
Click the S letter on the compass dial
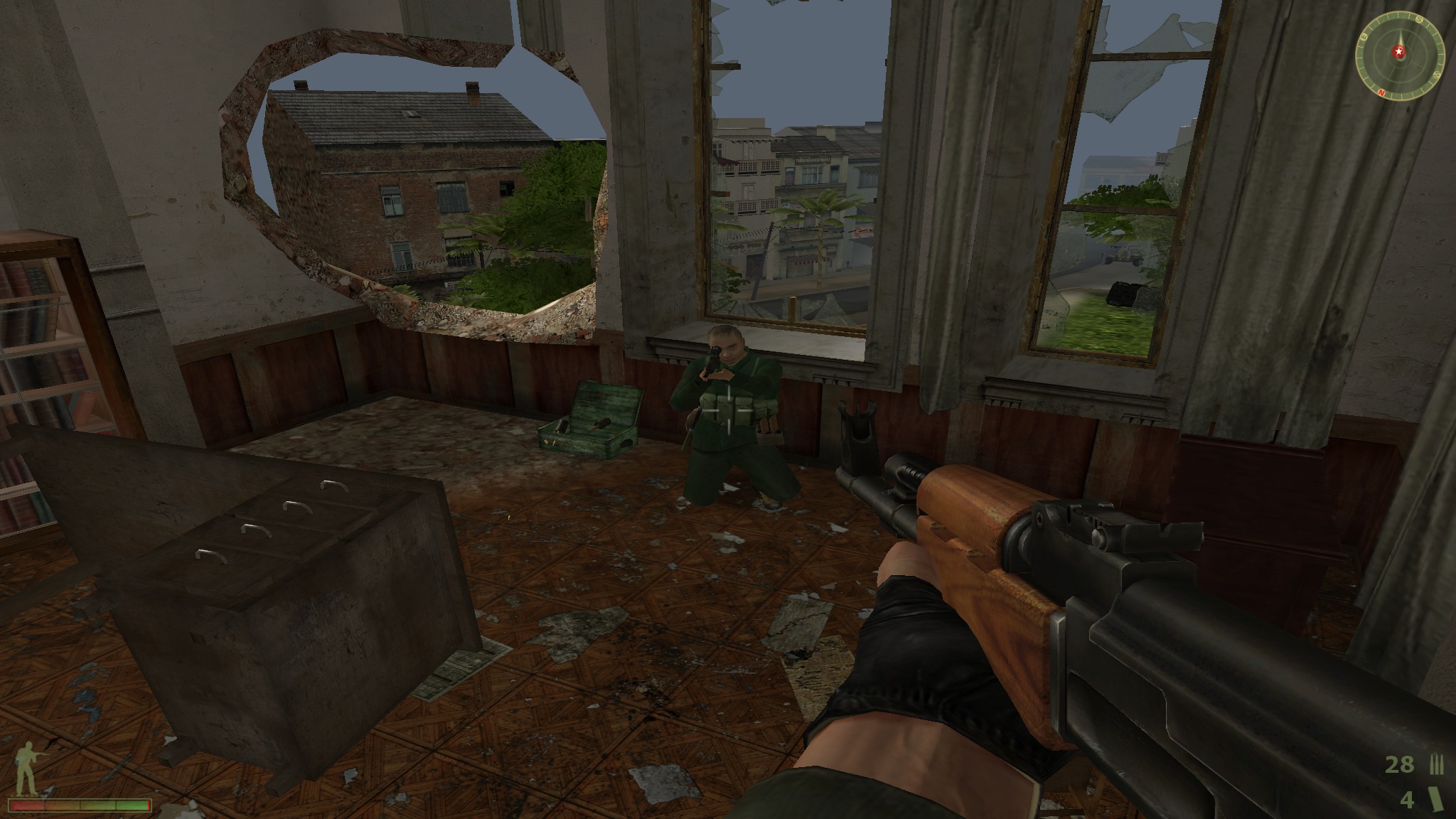[x=1419, y=18]
